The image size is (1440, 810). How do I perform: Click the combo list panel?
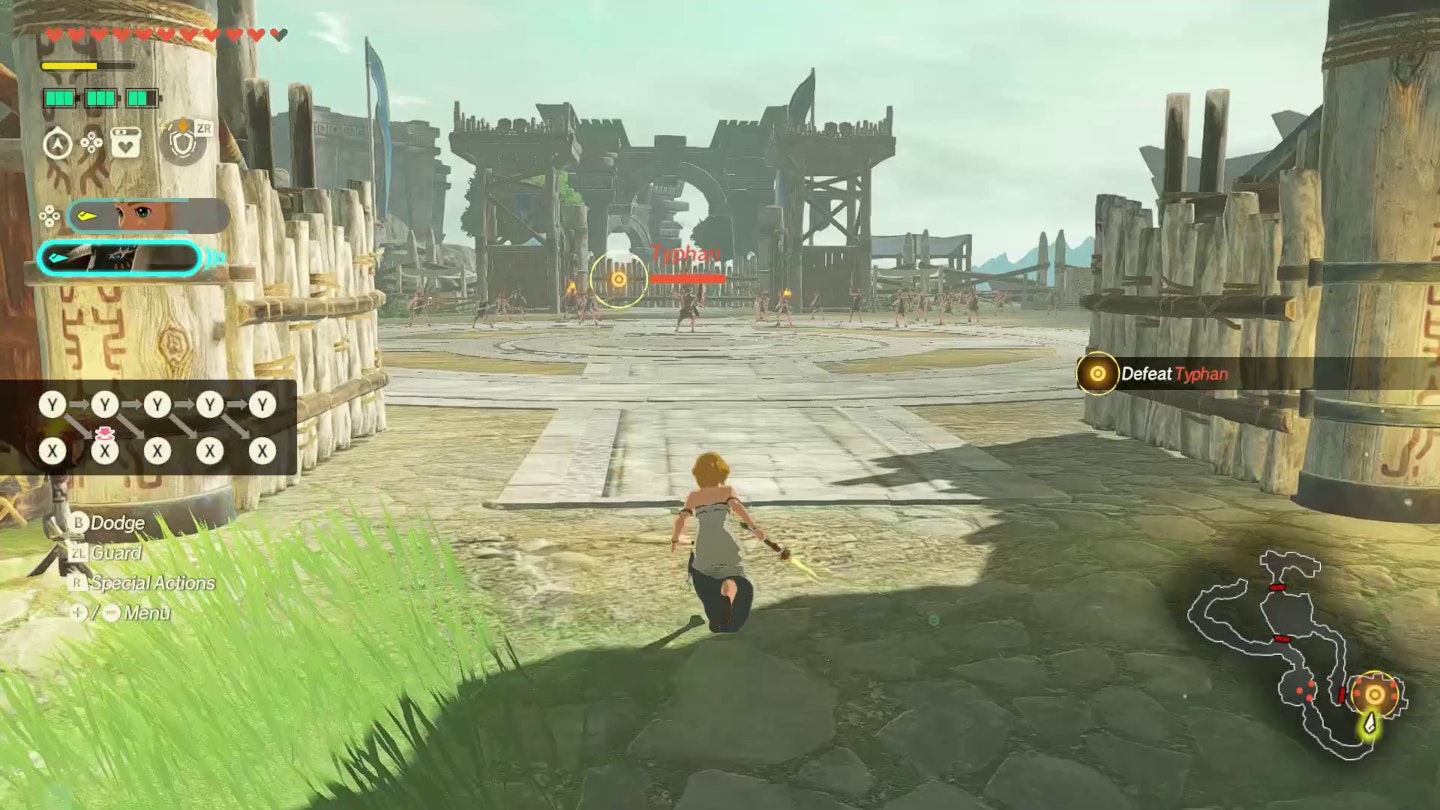pyautogui.click(x=150, y=427)
